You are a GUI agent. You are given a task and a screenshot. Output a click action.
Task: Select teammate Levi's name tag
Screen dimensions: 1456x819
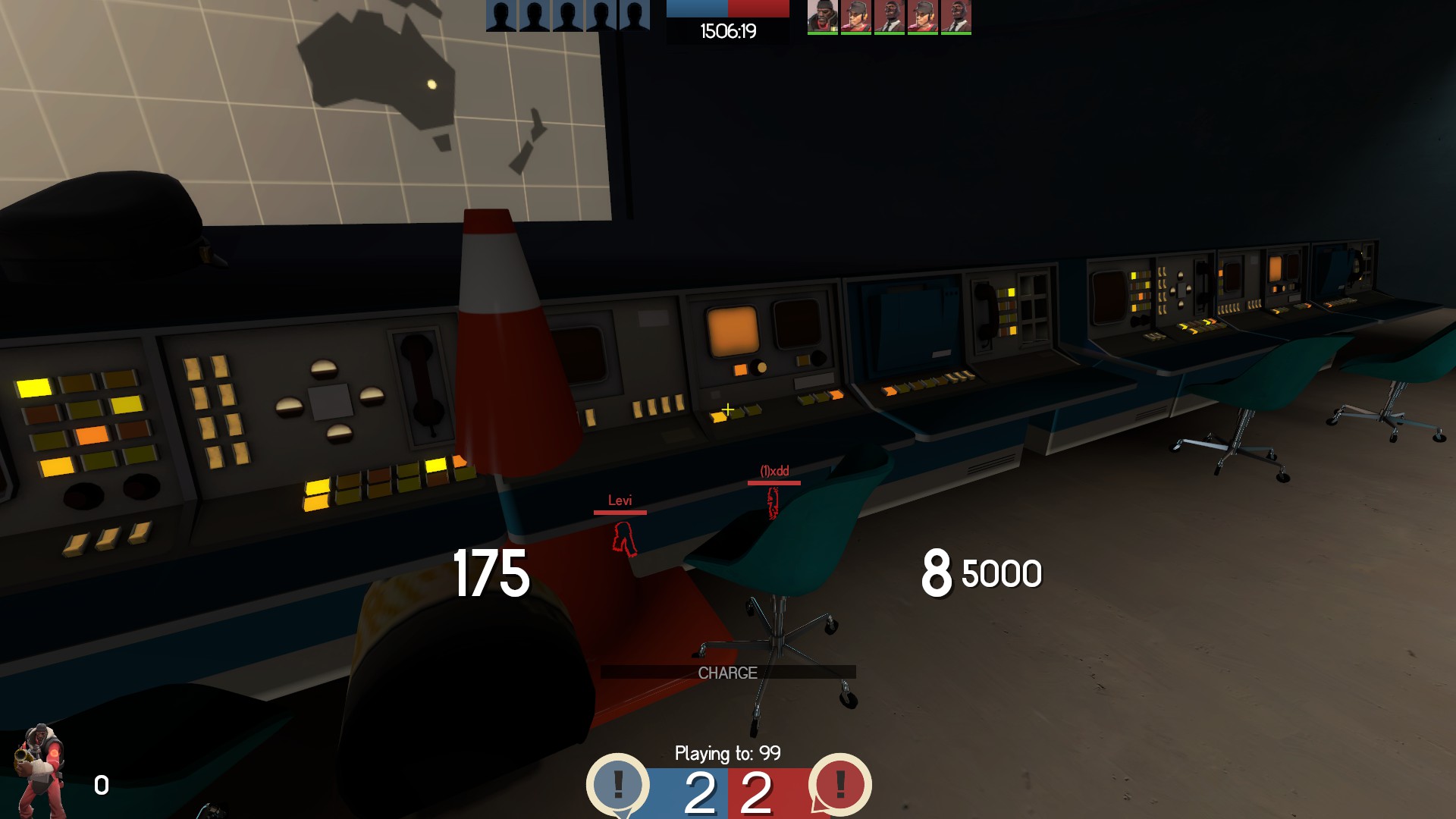[620, 500]
